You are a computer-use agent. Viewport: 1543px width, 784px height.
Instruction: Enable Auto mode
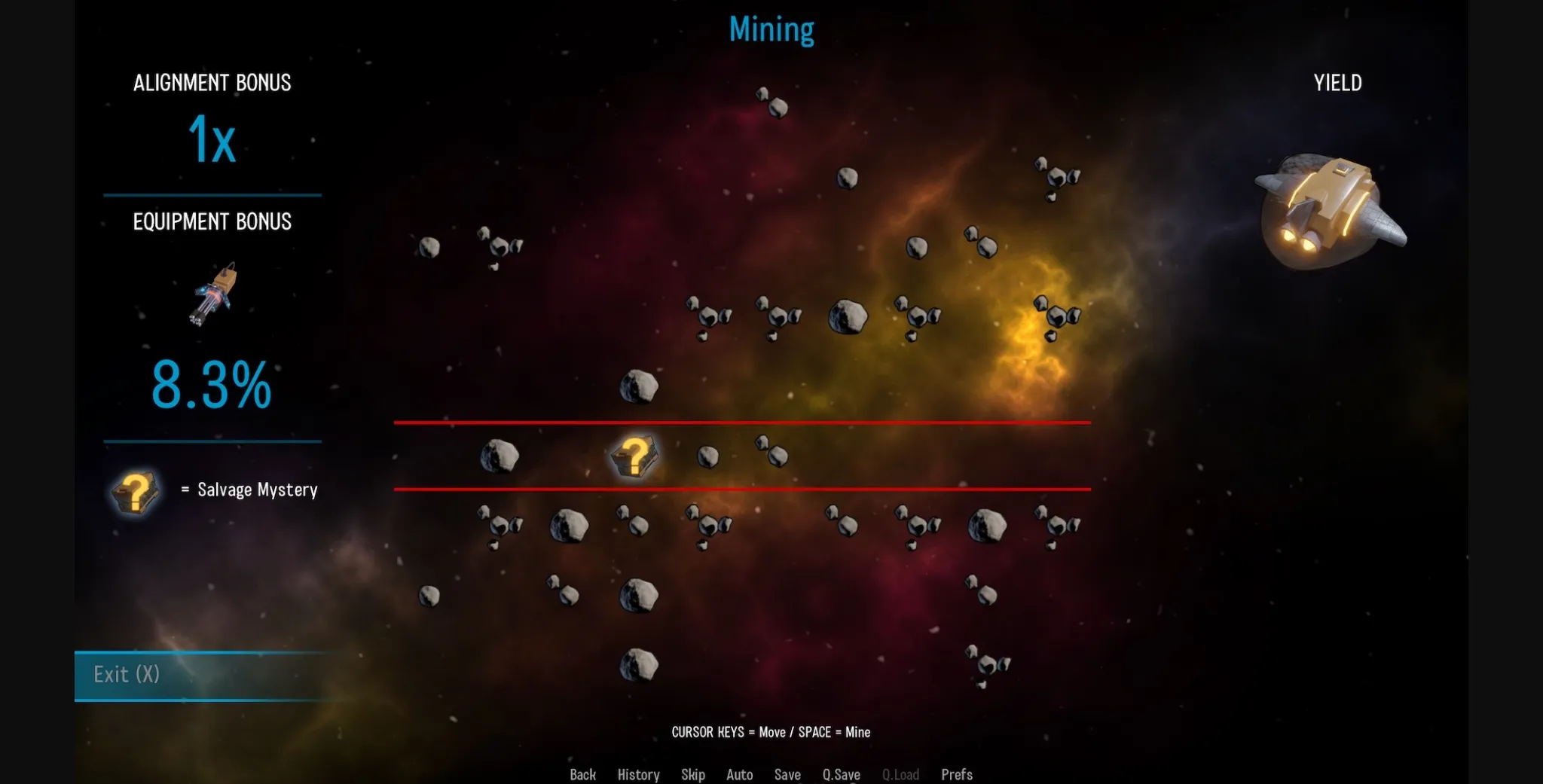739,774
